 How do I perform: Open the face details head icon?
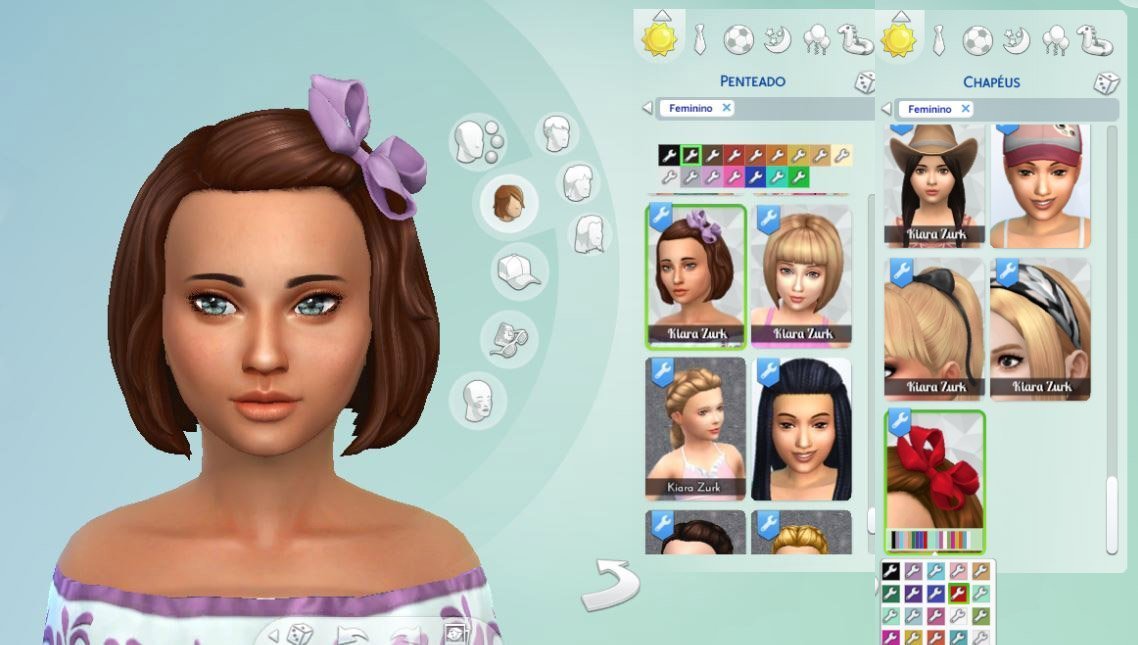point(477,401)
